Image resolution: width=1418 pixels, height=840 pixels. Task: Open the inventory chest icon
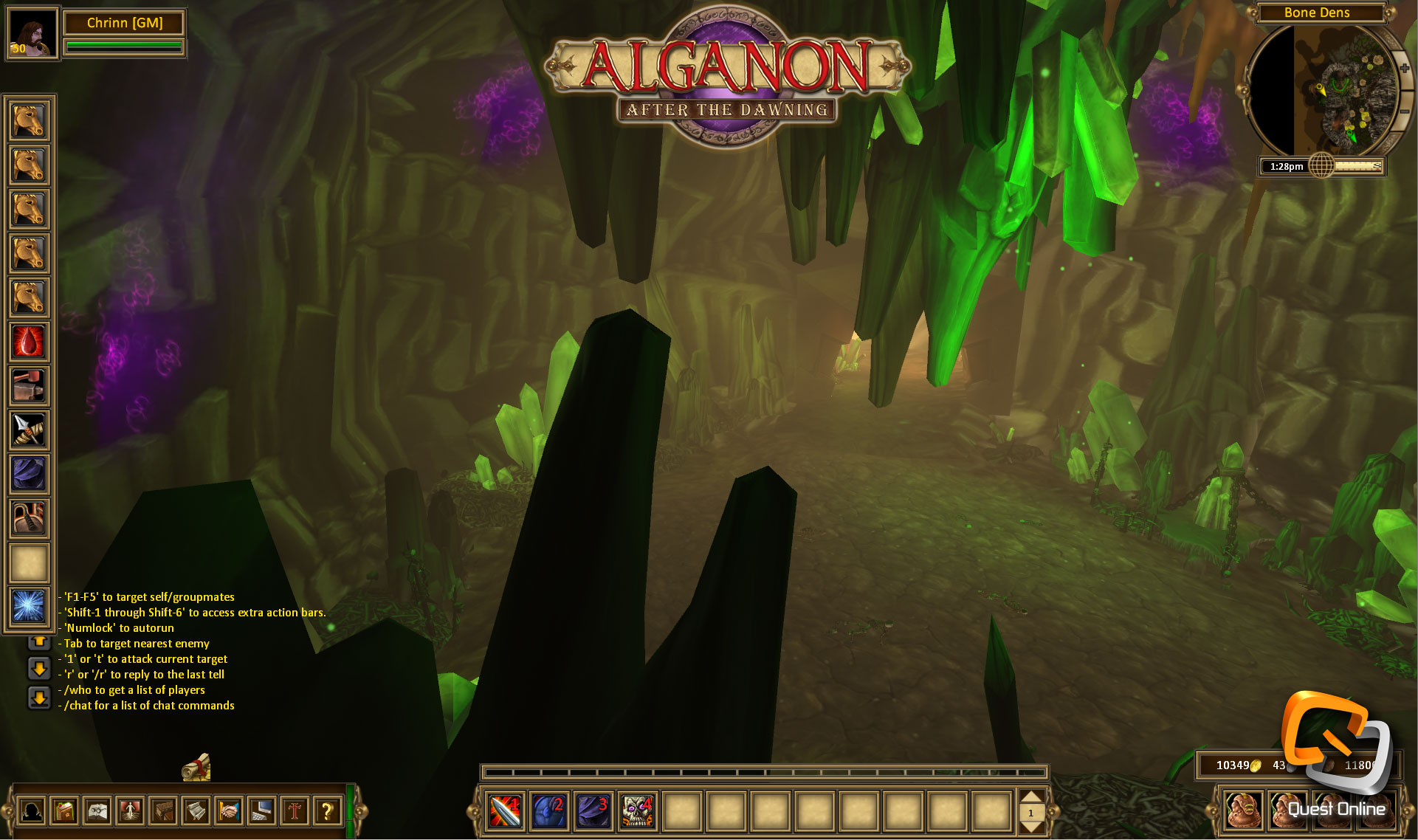pos(163,812)
